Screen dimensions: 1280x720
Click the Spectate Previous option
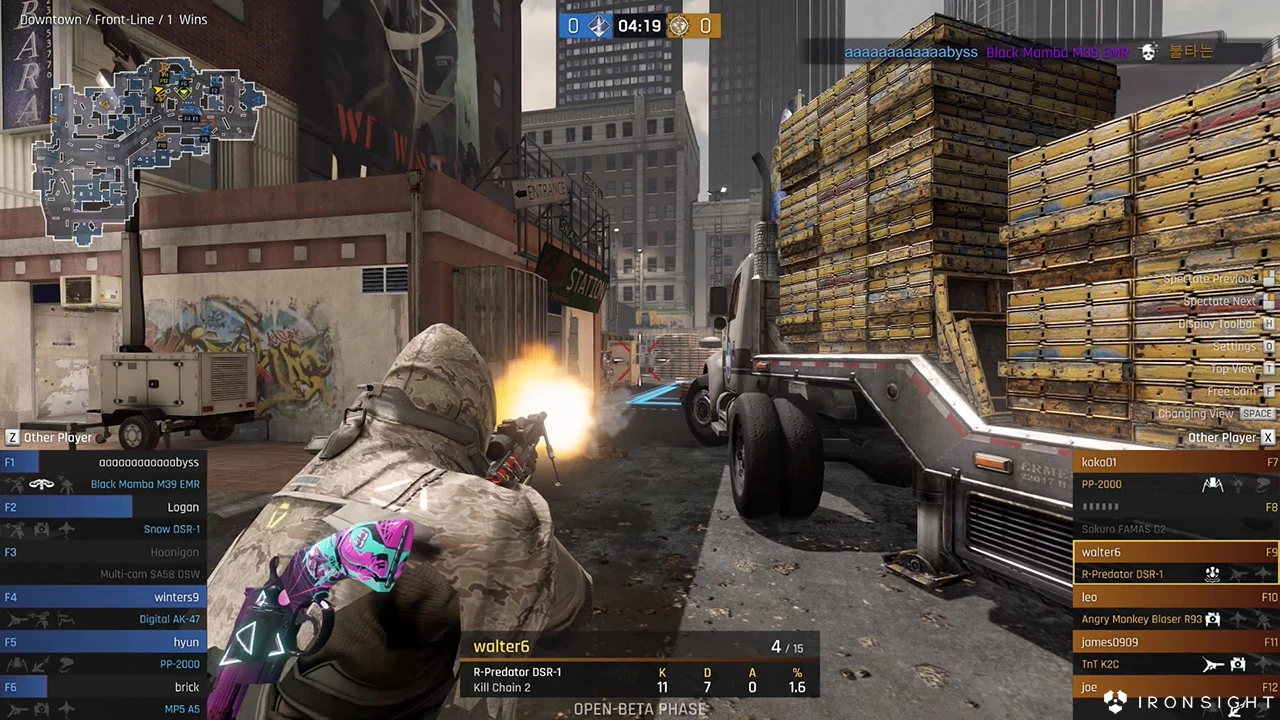pos(1208,279)
